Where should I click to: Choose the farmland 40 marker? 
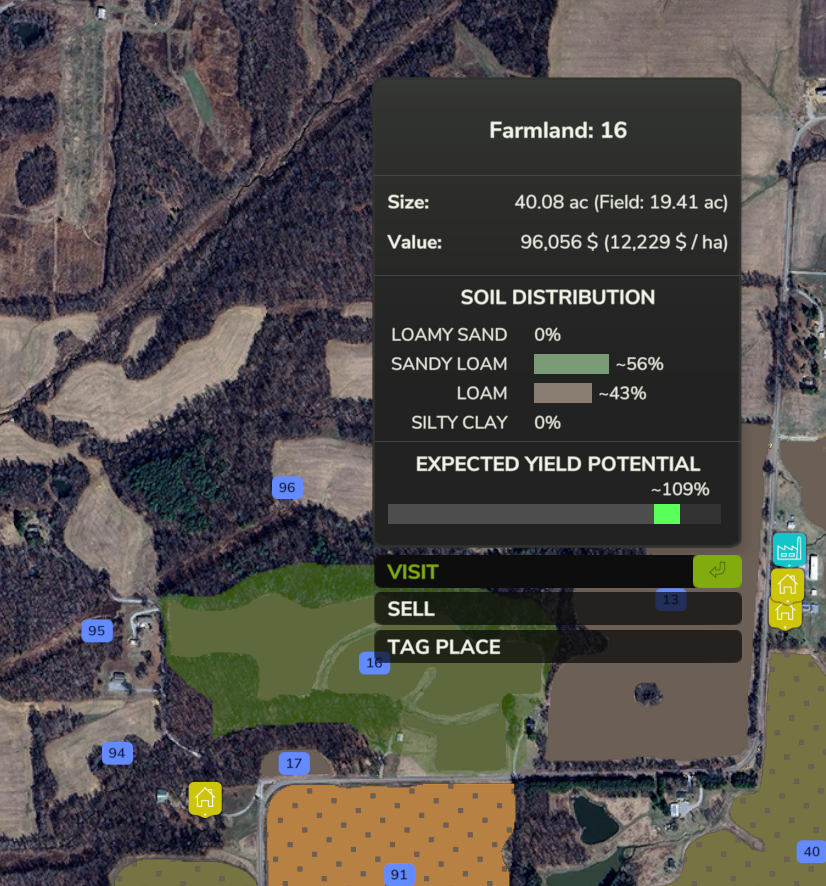click(x=810, y=852)
